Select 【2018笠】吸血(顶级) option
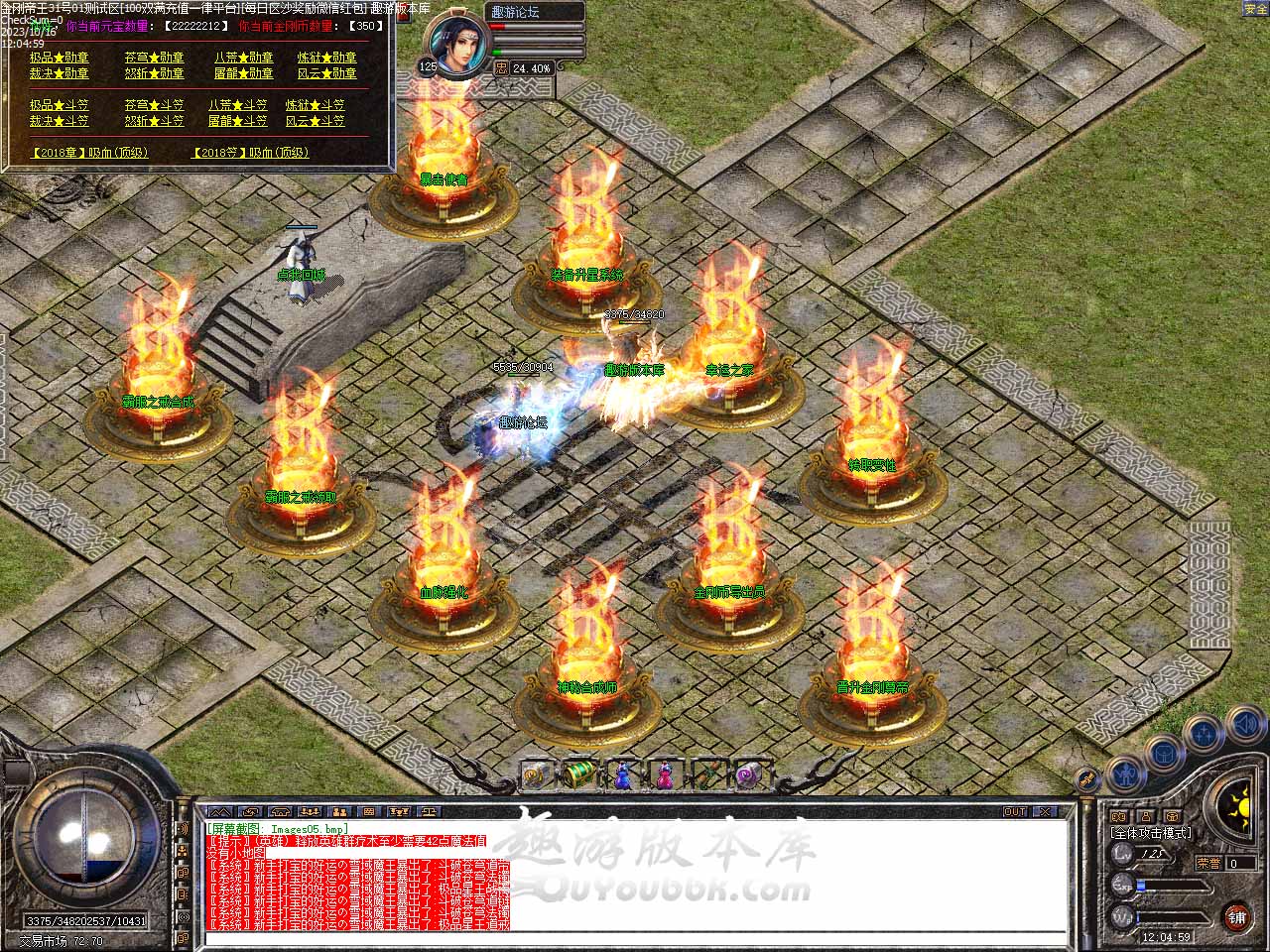1270x952 pixels. [250, 153]
